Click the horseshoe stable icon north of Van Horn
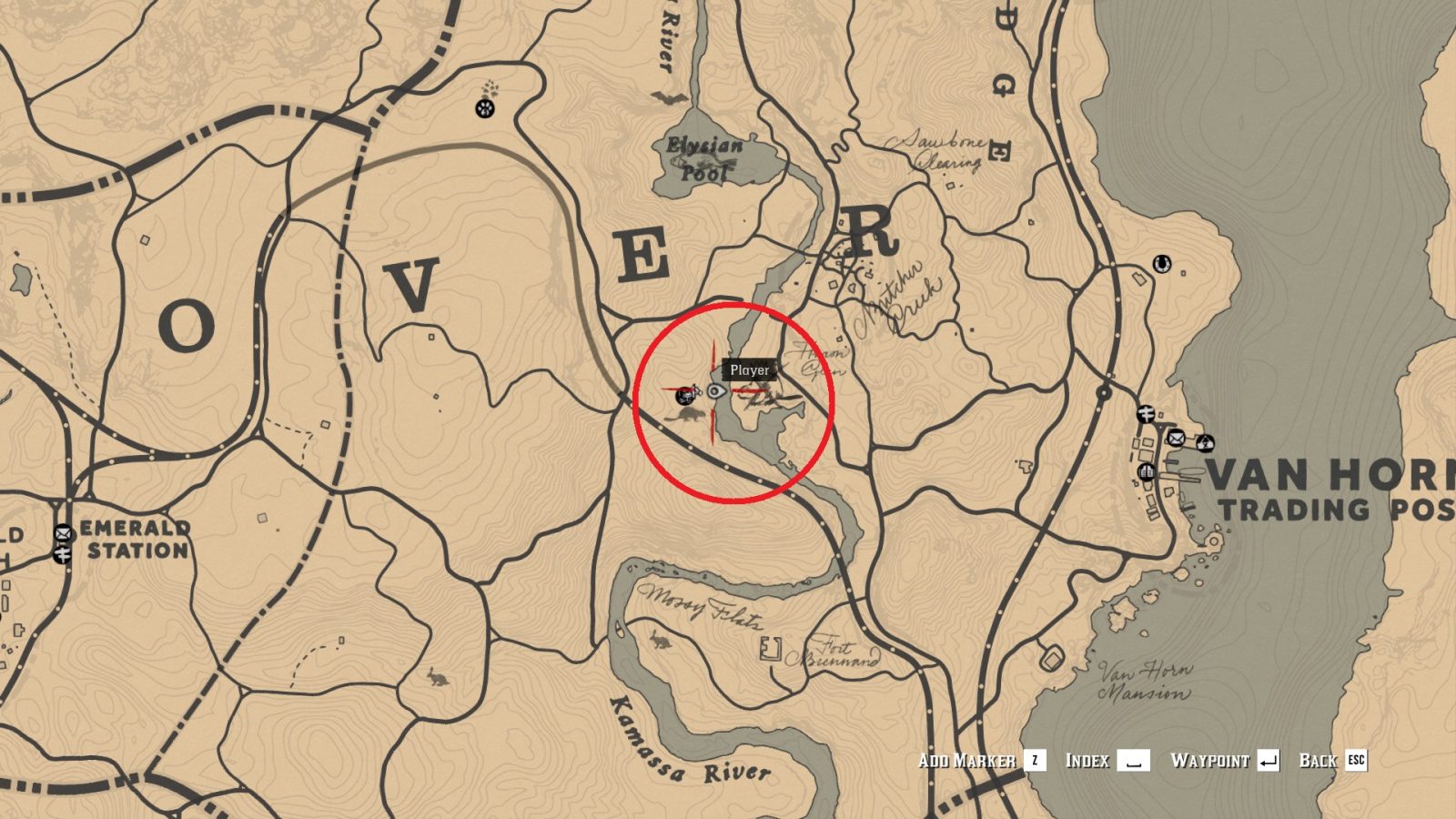 point(1161,264)
